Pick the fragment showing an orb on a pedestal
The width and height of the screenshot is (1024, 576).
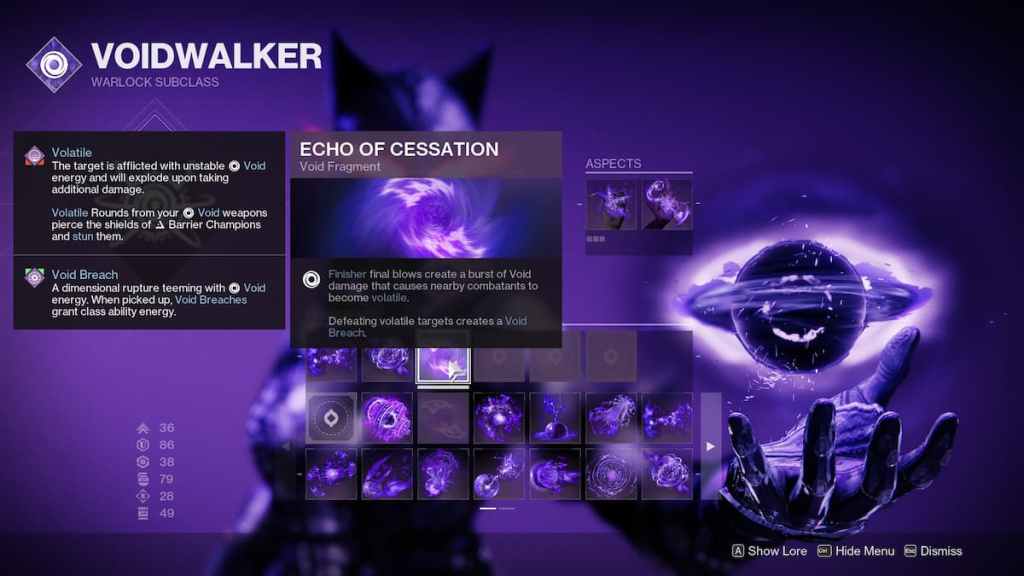coord(555,418)
